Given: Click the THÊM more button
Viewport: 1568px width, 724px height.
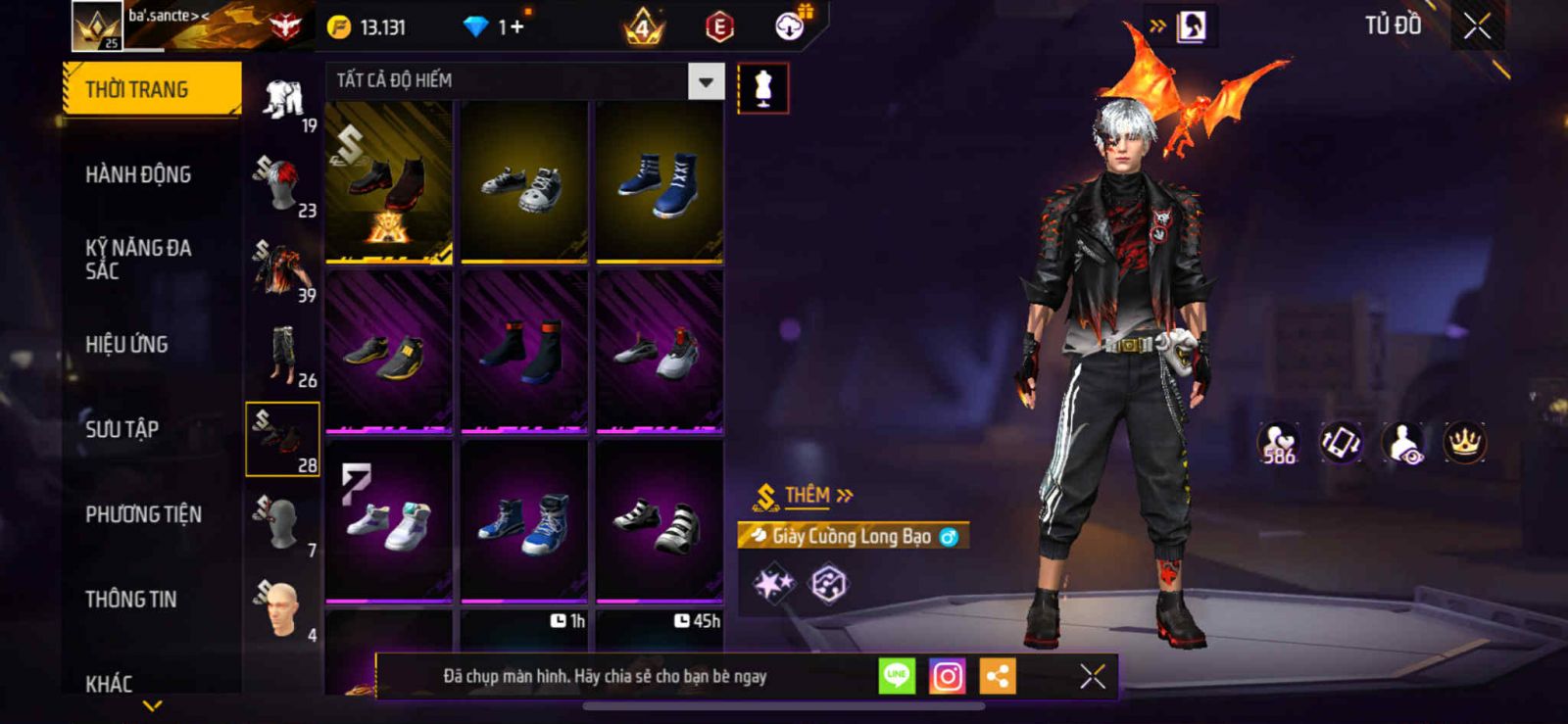Looking at the screenshot, I should 806,496.
